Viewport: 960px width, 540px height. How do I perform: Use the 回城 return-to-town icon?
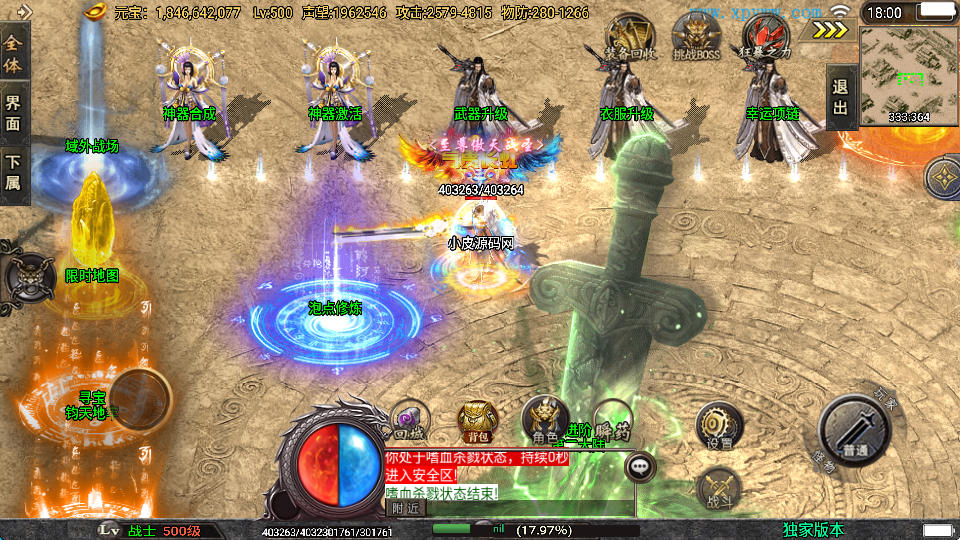click(x=408, y=420)
